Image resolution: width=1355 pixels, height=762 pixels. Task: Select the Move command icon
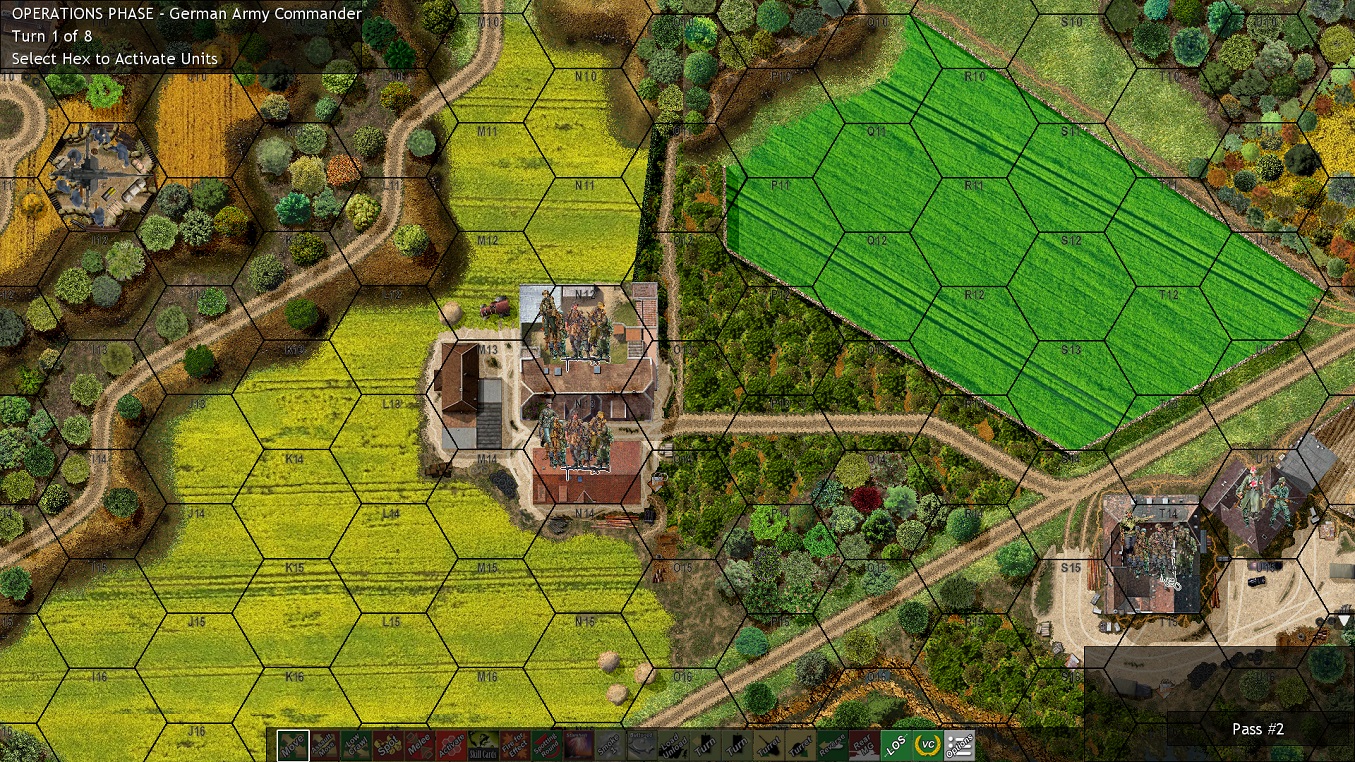[x=293, y=745]
